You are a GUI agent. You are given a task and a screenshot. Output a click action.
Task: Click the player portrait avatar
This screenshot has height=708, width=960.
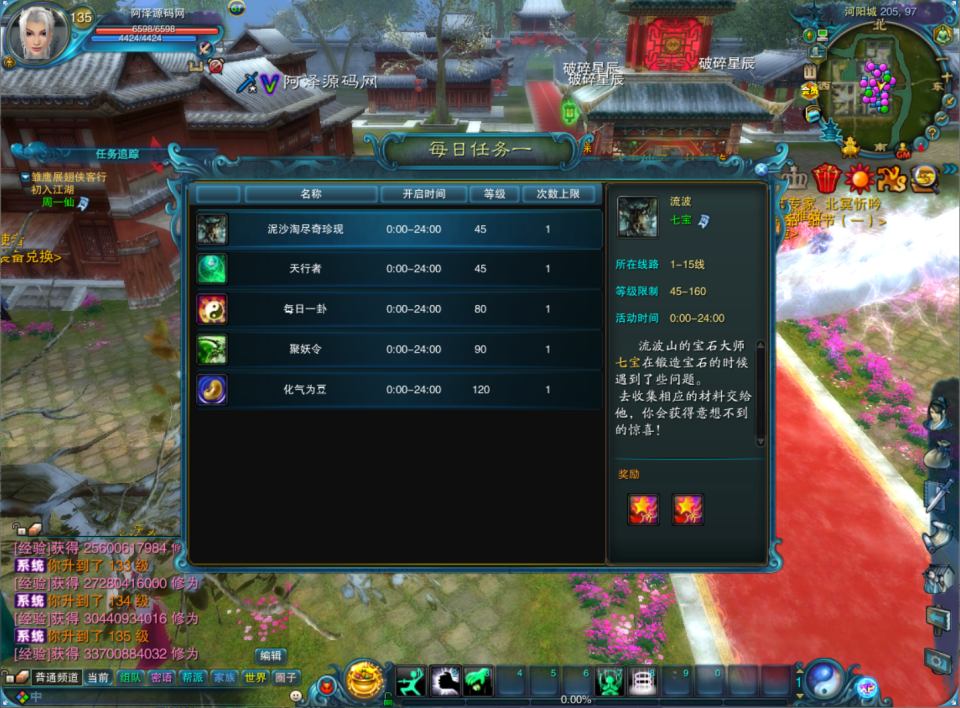pos(36,35)
